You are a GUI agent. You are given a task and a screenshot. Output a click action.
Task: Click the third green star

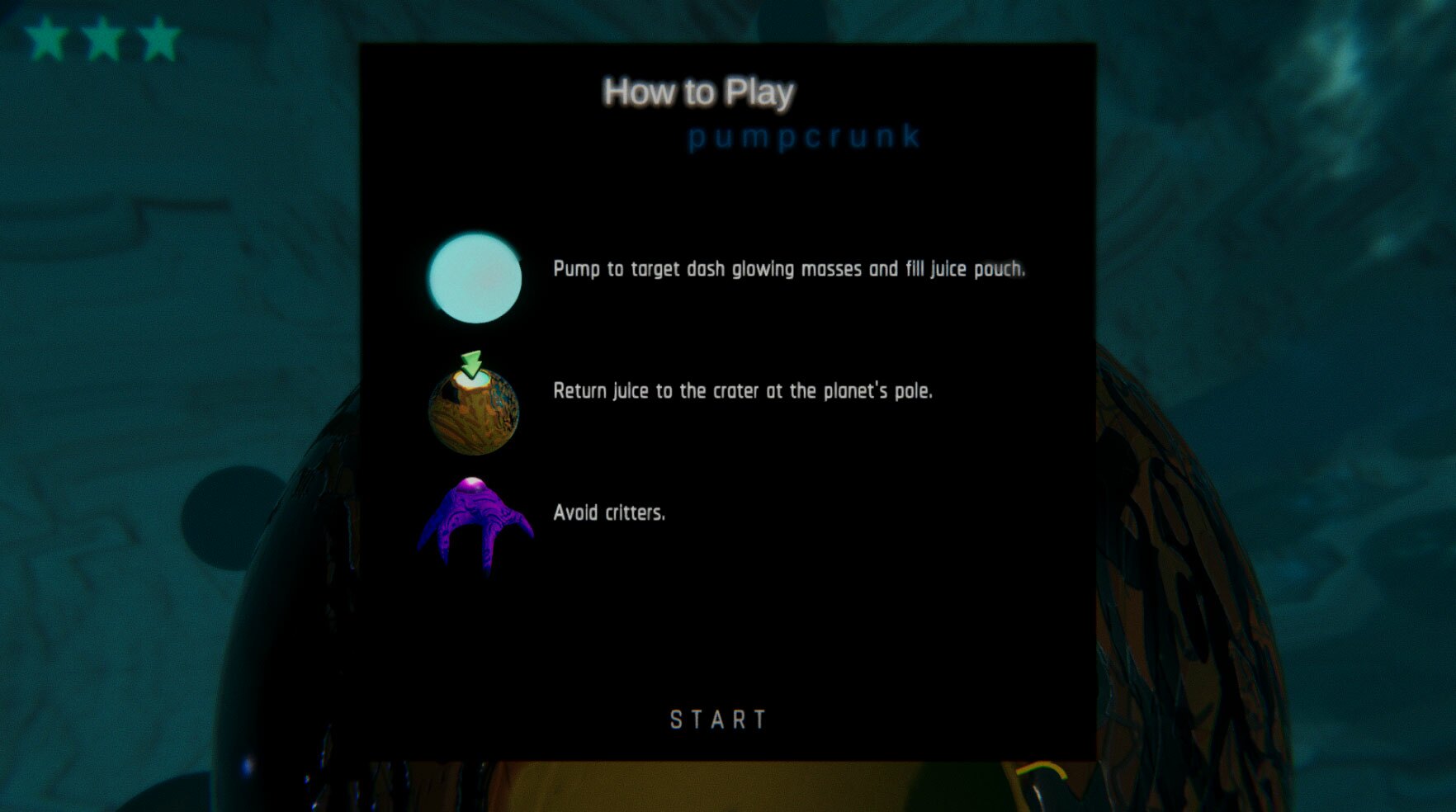tap(160, 37)
